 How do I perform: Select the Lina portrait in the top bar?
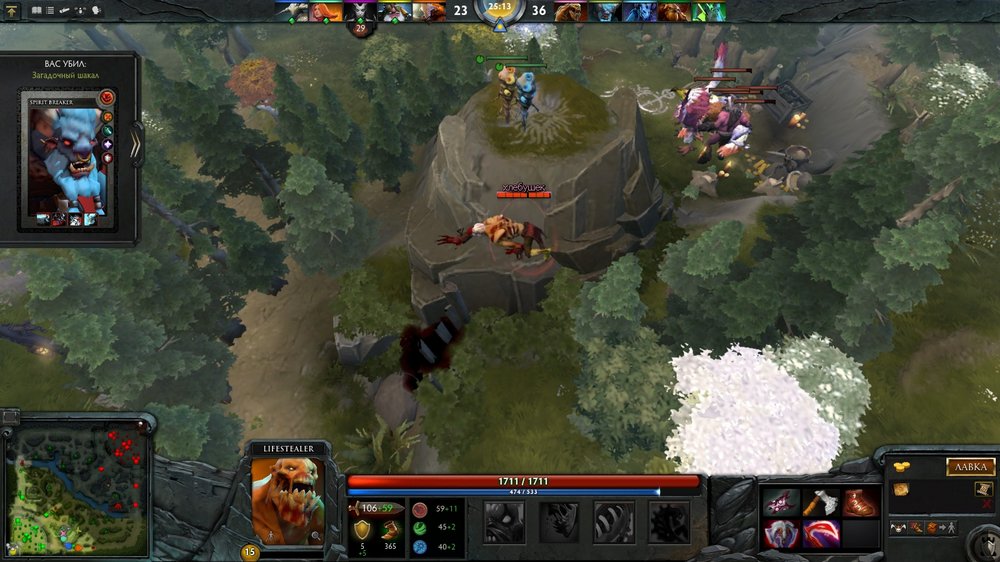click(x=325, y=12)
